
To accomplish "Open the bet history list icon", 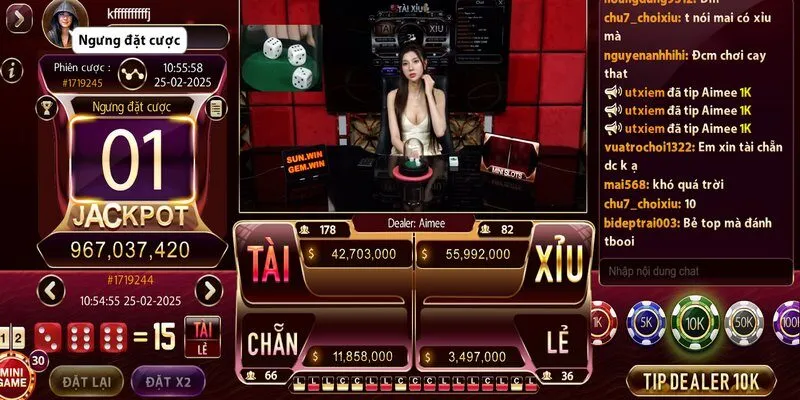I will click(x=214, y=107).
